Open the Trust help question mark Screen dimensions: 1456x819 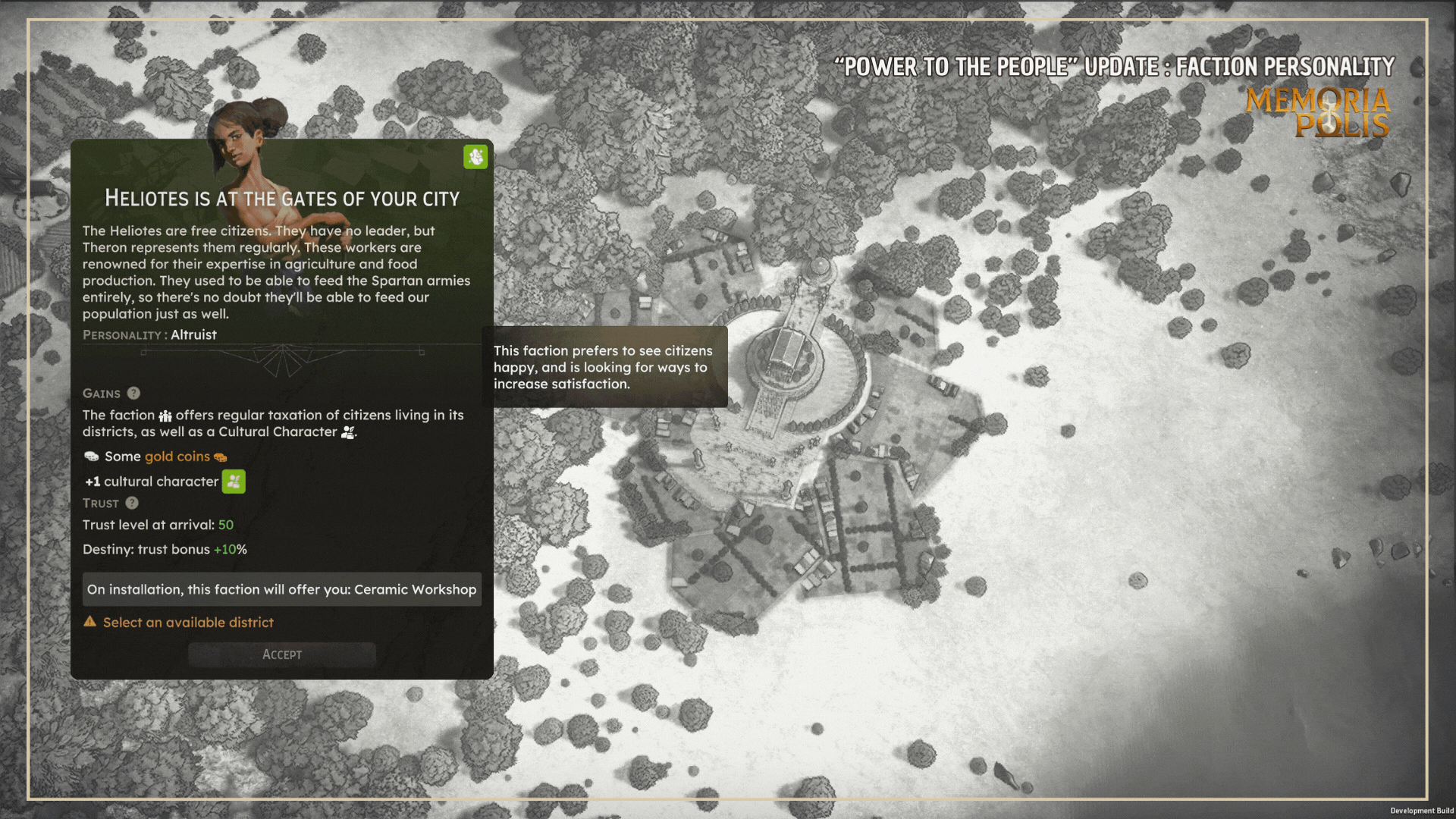point(132,503)
